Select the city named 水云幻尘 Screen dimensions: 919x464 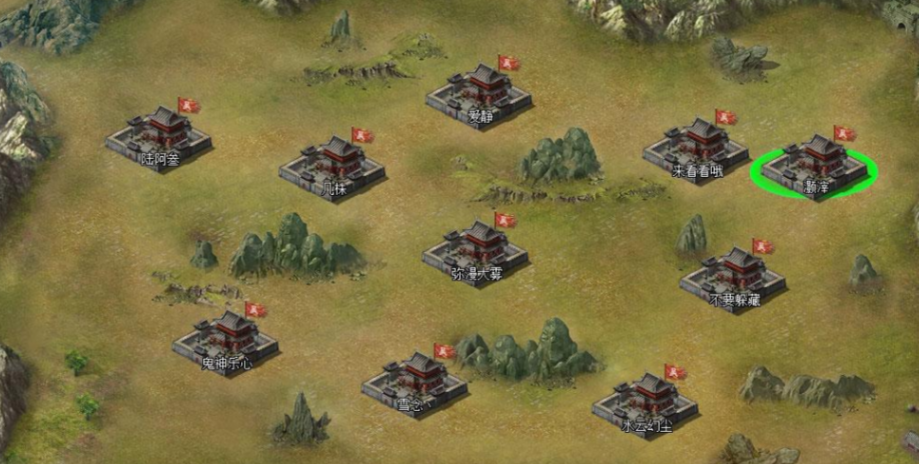(645, 403)
